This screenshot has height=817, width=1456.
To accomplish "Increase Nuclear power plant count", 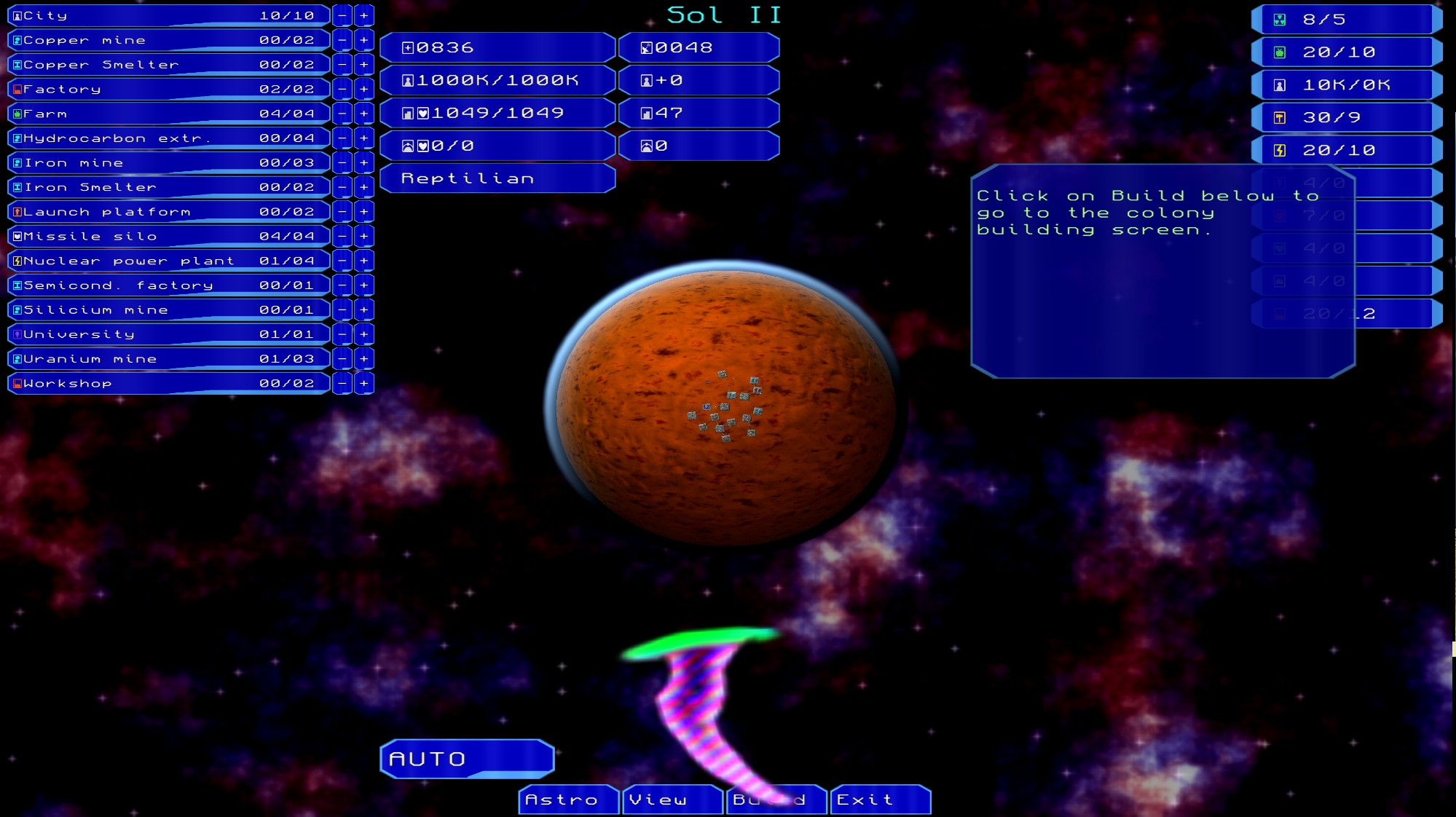I will 364,261.
